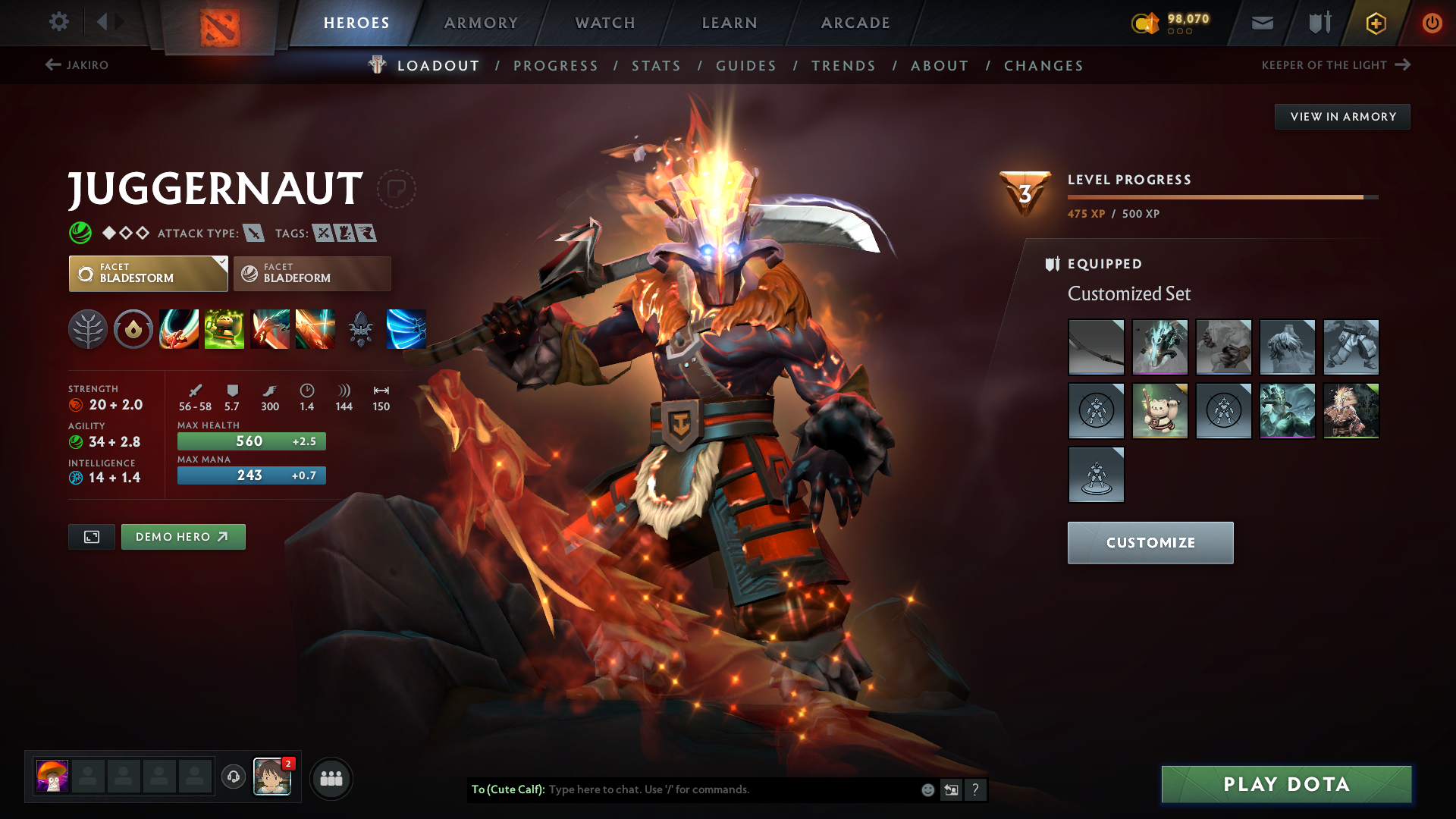The image size is (1456, 819).
Task: Select the Blade Fury ability icon
Action: coord(179,329)
